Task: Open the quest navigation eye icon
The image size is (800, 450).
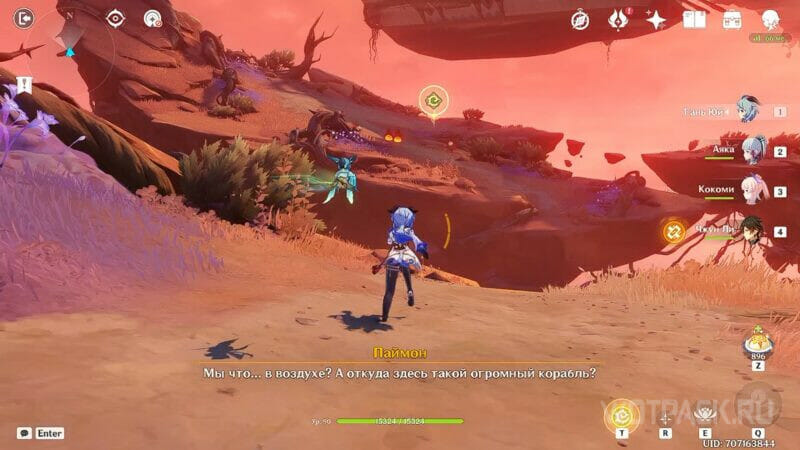Action: (x=116, y=18)
